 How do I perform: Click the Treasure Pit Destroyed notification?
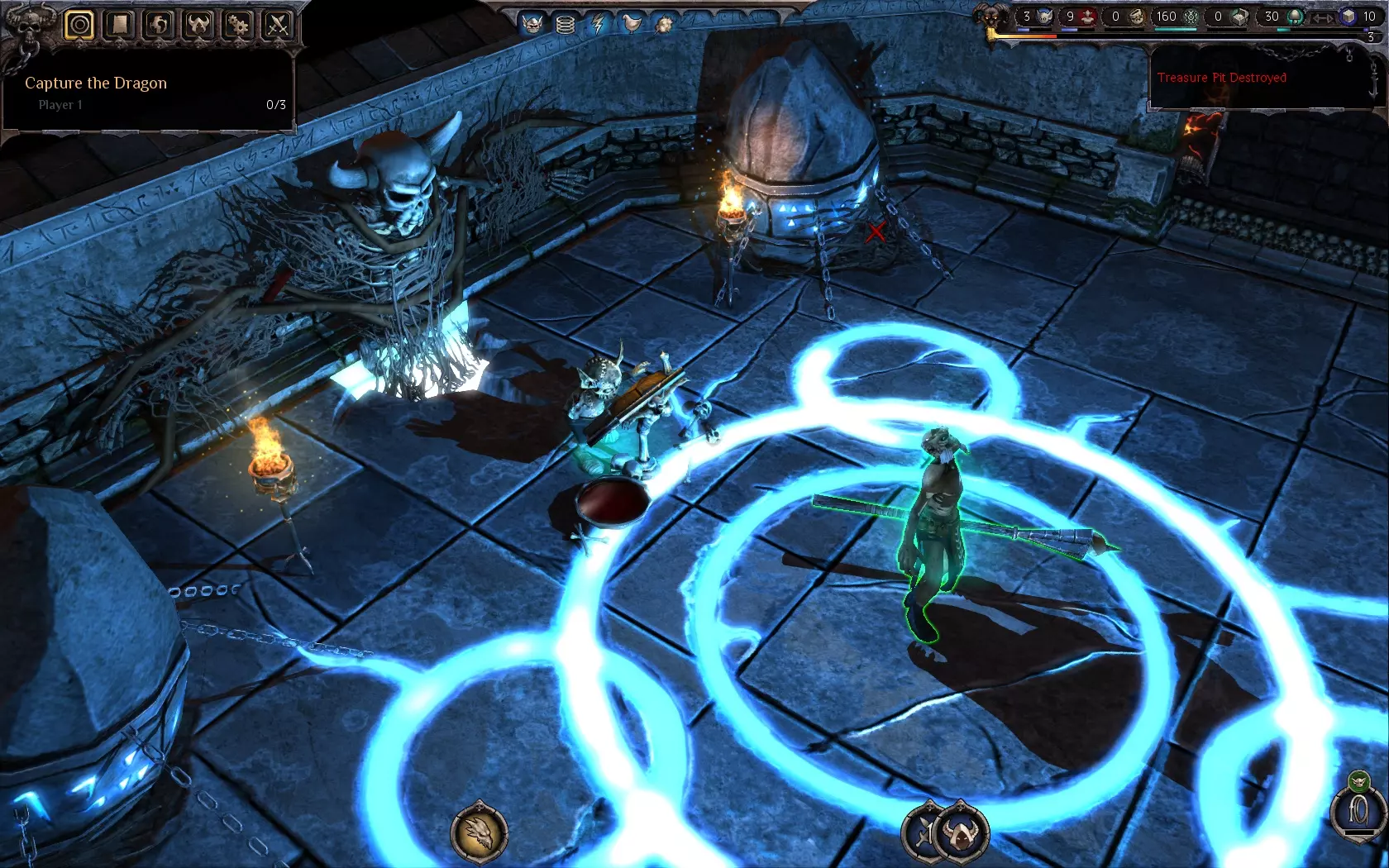[x=1221, y=78]
